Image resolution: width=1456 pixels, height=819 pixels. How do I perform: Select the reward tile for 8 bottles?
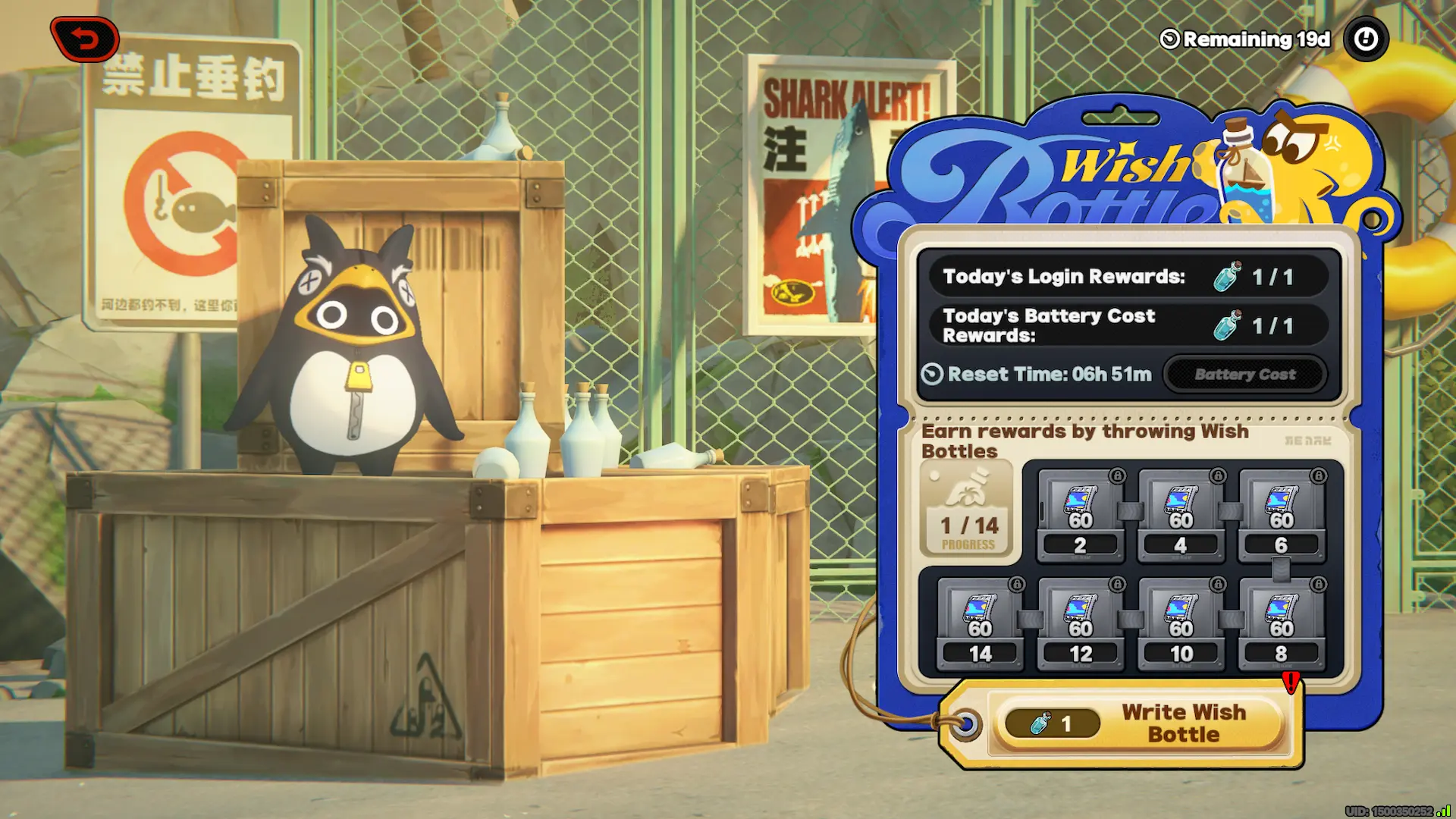1282,624
